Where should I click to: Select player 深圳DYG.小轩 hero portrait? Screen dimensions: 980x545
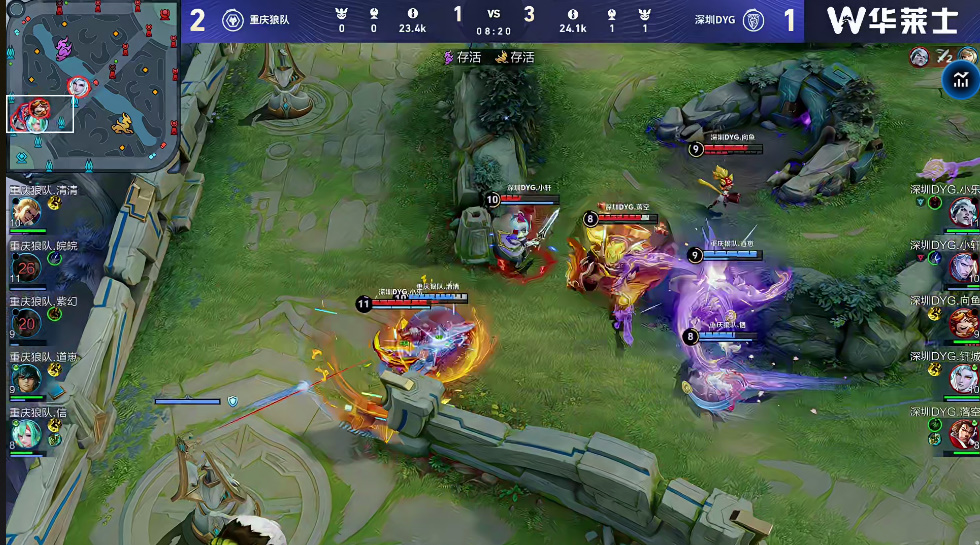click(962, 266)
